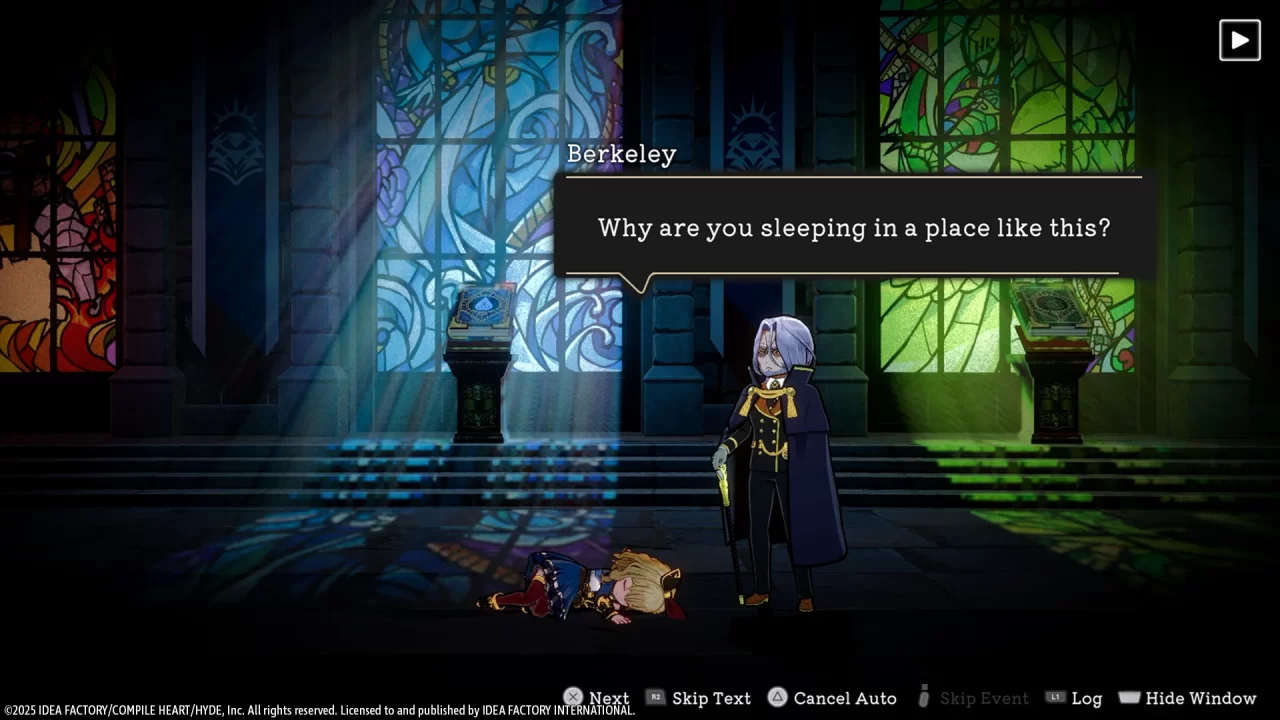The image size is (1280, 720).
Task: Click the dialogue text to advance the conversation
Action: (x=853, y=228)
